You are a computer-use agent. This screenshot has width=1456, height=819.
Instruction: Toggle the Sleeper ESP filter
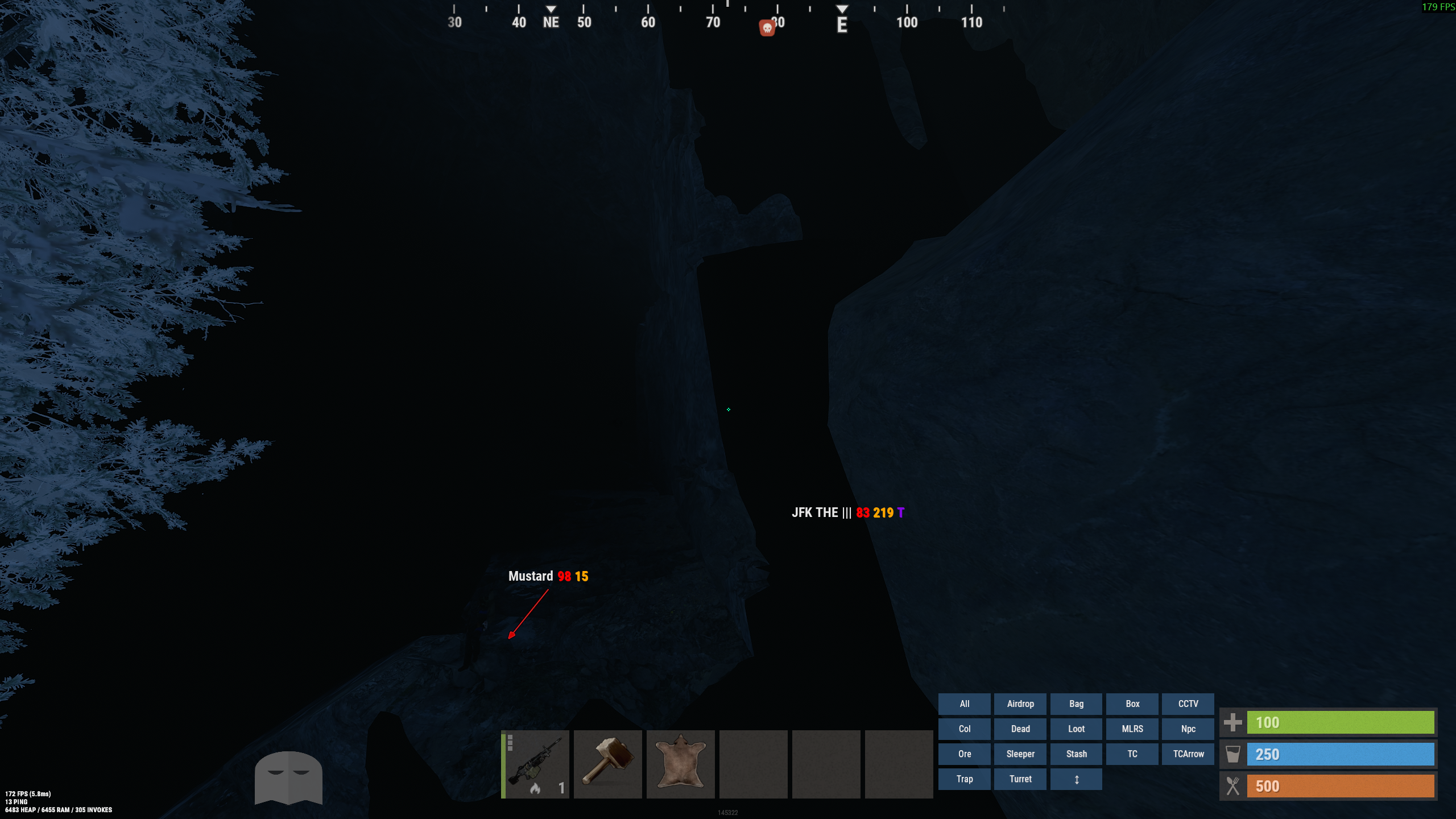pos(1020,754)
